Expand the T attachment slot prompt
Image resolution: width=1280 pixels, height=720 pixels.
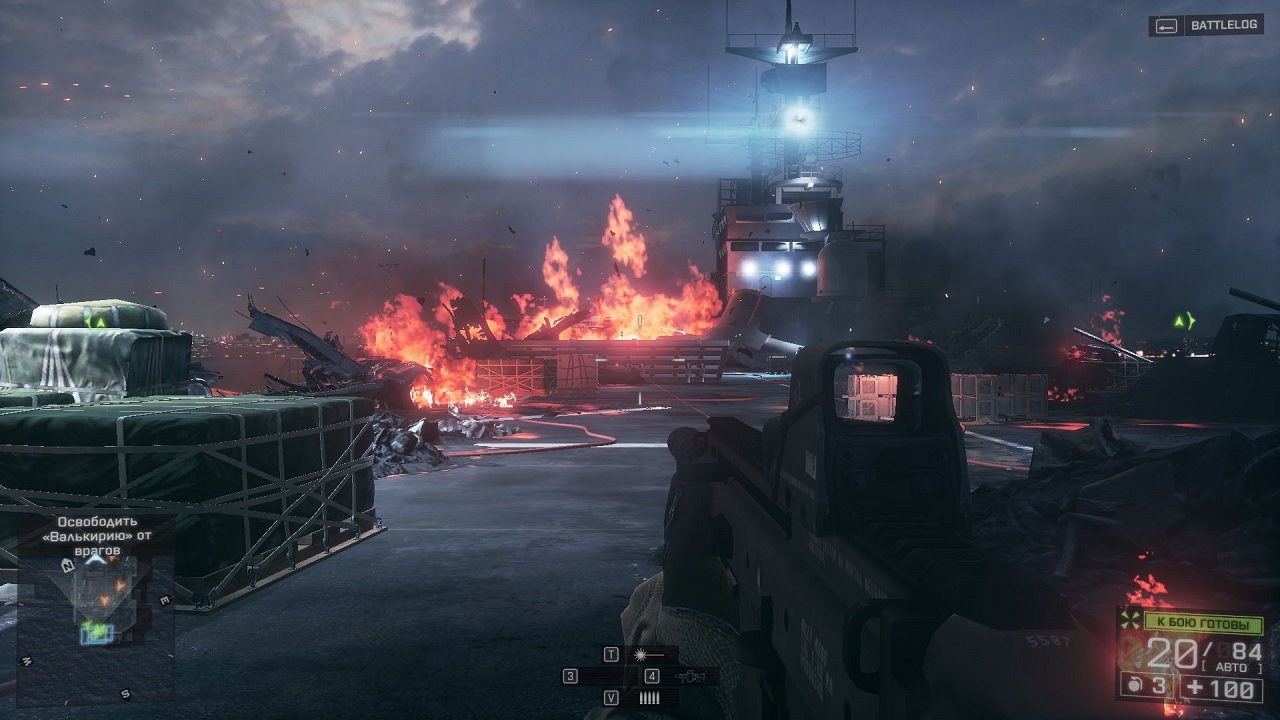click(x=611, y=655)
